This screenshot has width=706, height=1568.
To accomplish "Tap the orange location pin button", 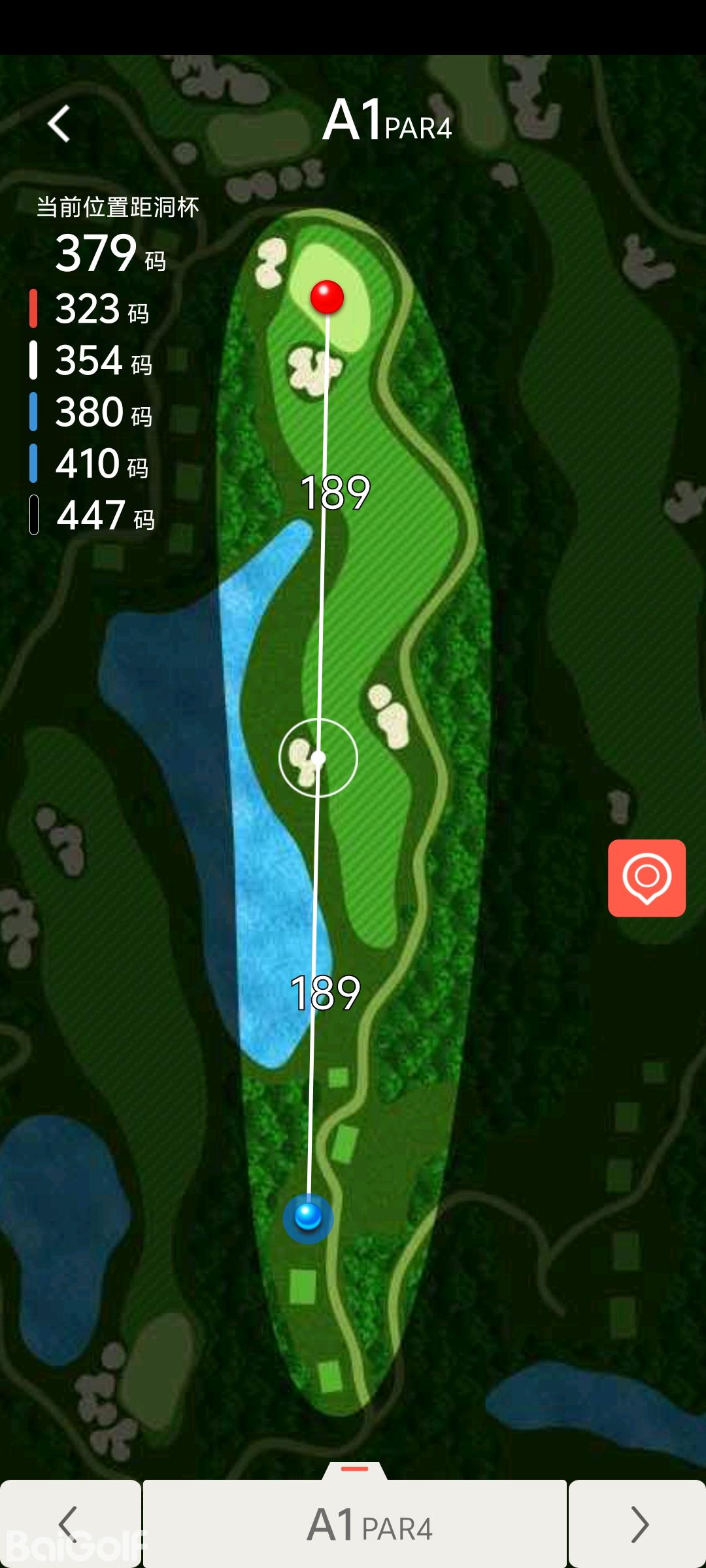I will (647, 877).
